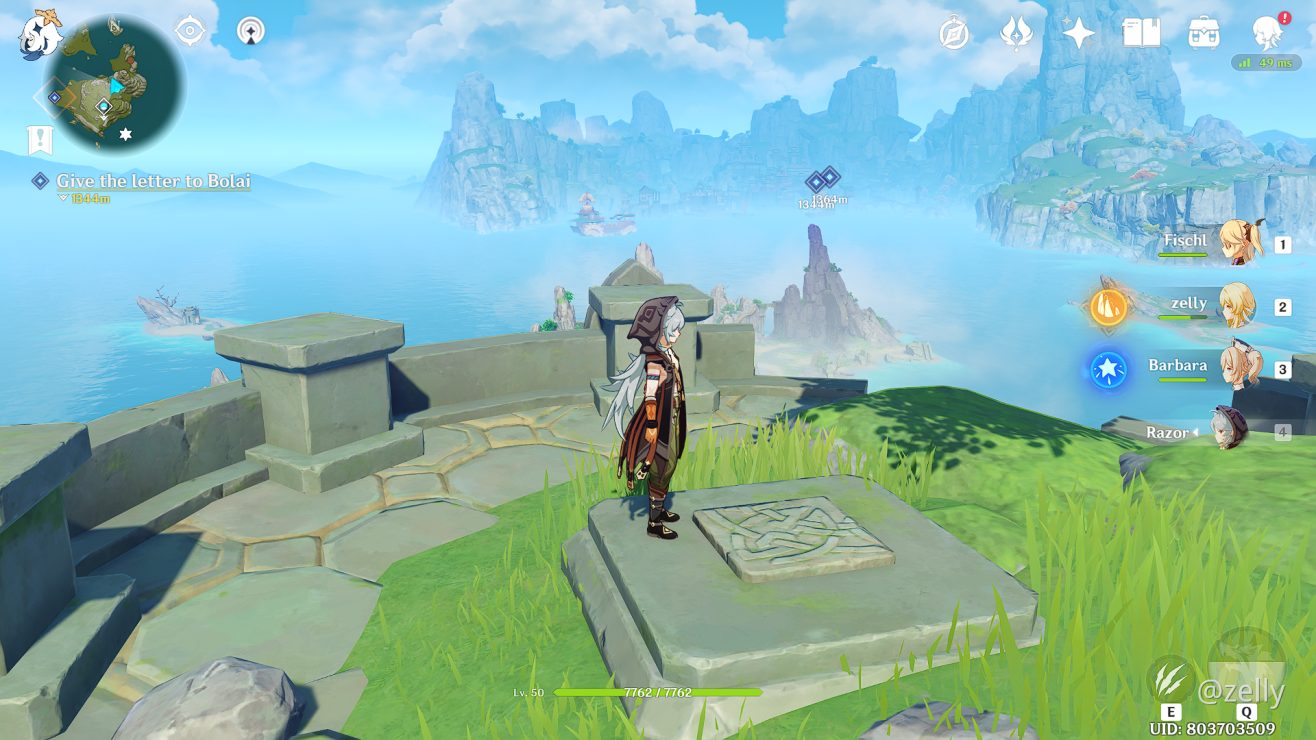Screen dimensions: 1316x740
Task: Open the compass events icon
Action: (954, 33)
